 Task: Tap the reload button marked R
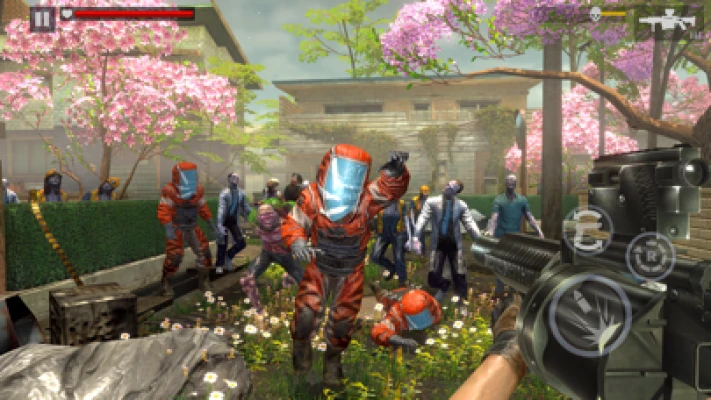[x=650, y=256]
